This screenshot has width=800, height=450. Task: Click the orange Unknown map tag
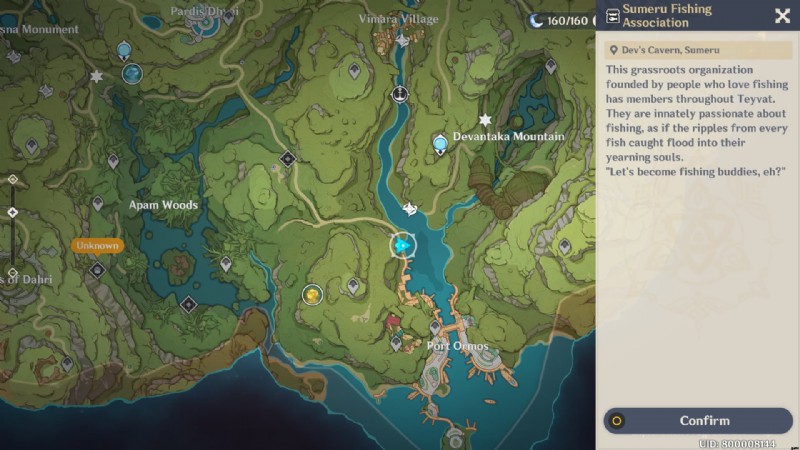coord(97,245)
